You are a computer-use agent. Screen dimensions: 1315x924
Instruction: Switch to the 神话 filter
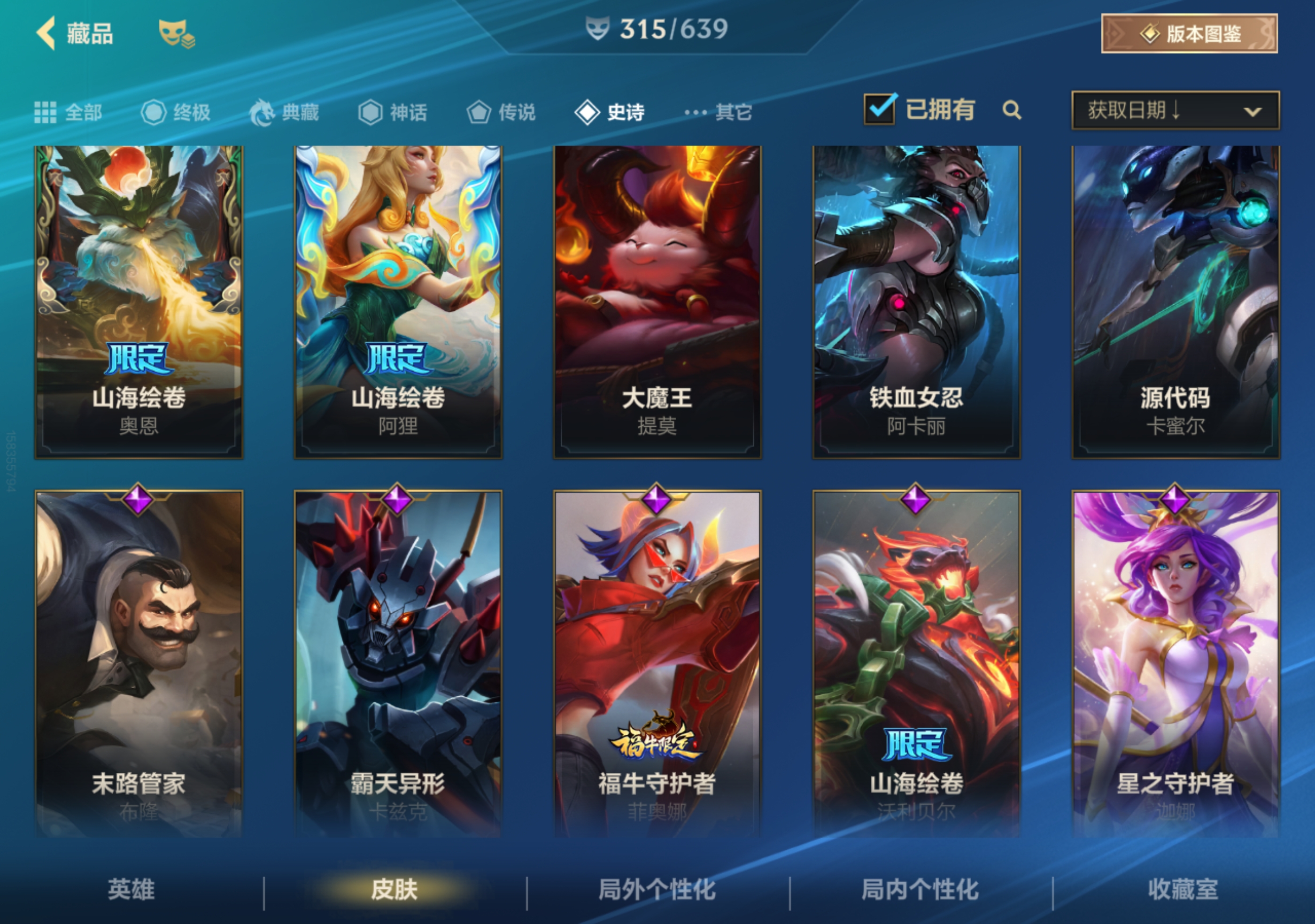click(x=393, y=112)
